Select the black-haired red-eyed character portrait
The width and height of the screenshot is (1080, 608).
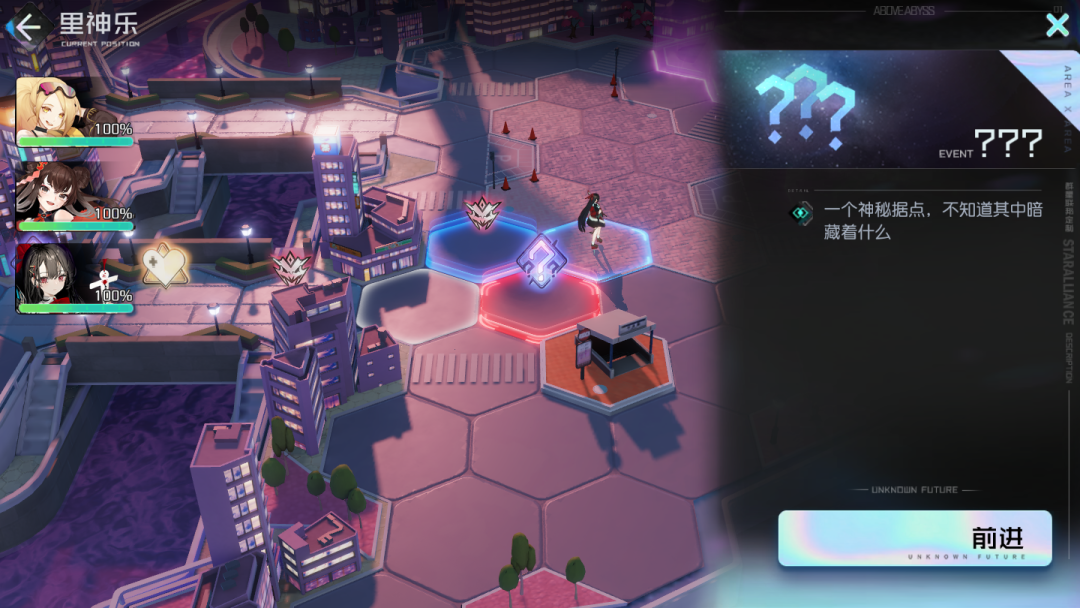[x=60, y=275]
